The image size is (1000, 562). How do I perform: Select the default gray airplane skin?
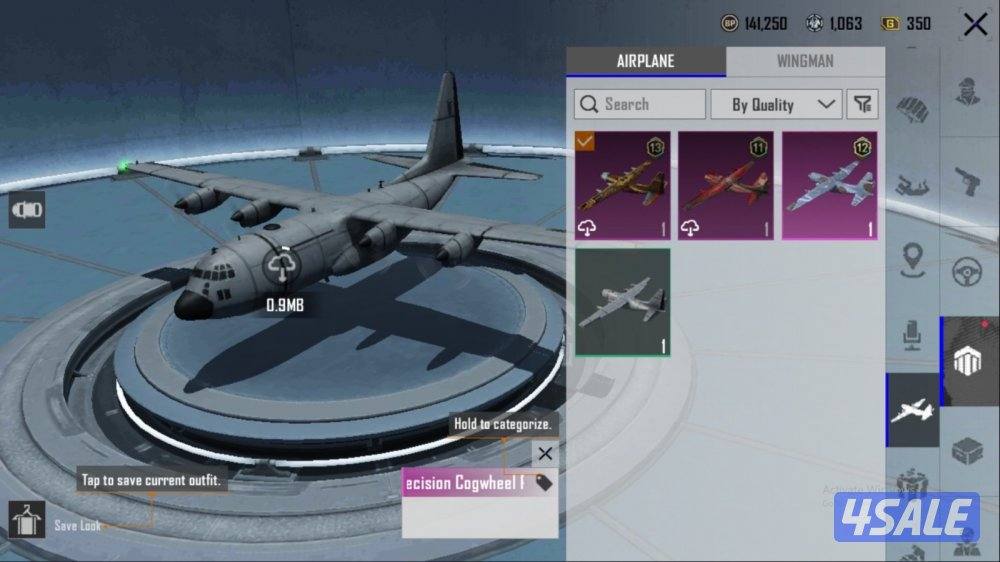click(622, 303)
